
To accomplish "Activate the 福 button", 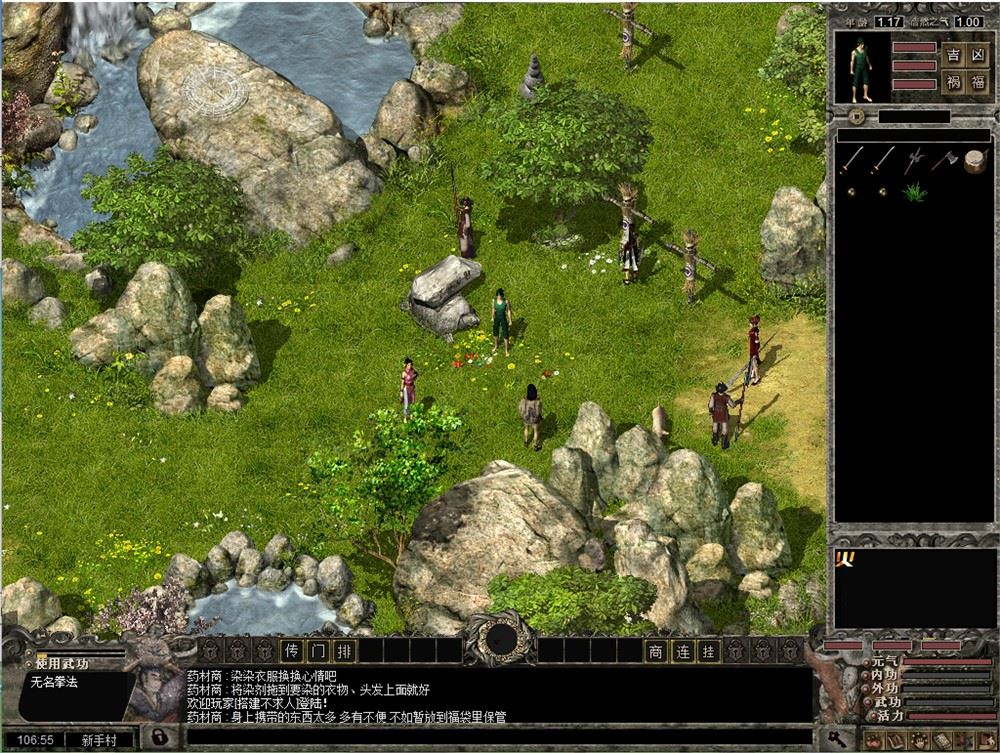I will [x=979, y=83].
